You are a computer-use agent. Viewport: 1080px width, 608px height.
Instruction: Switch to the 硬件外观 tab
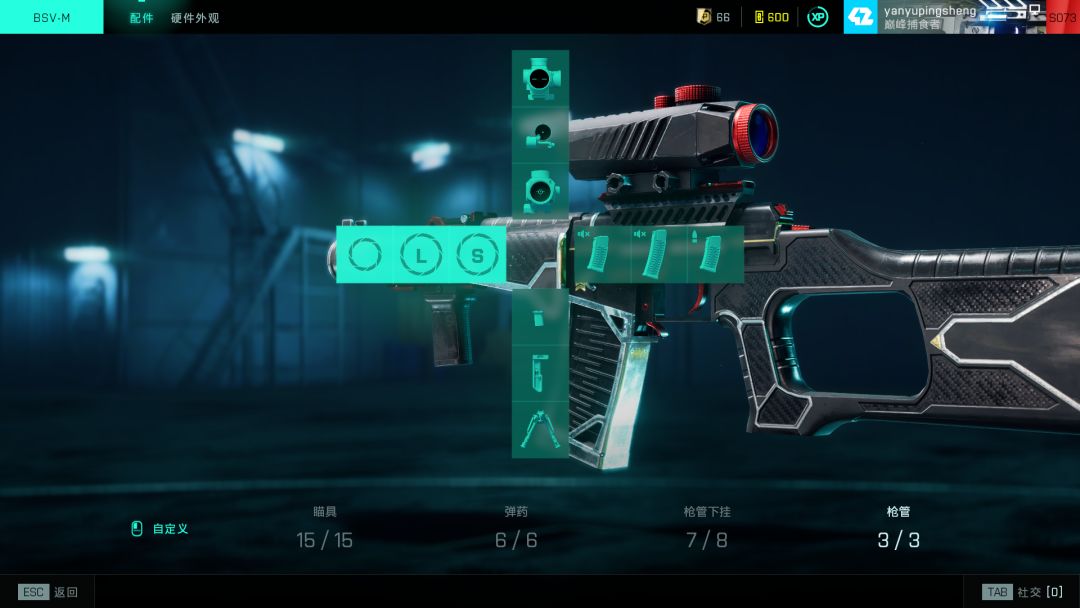[x=195, y=18]
